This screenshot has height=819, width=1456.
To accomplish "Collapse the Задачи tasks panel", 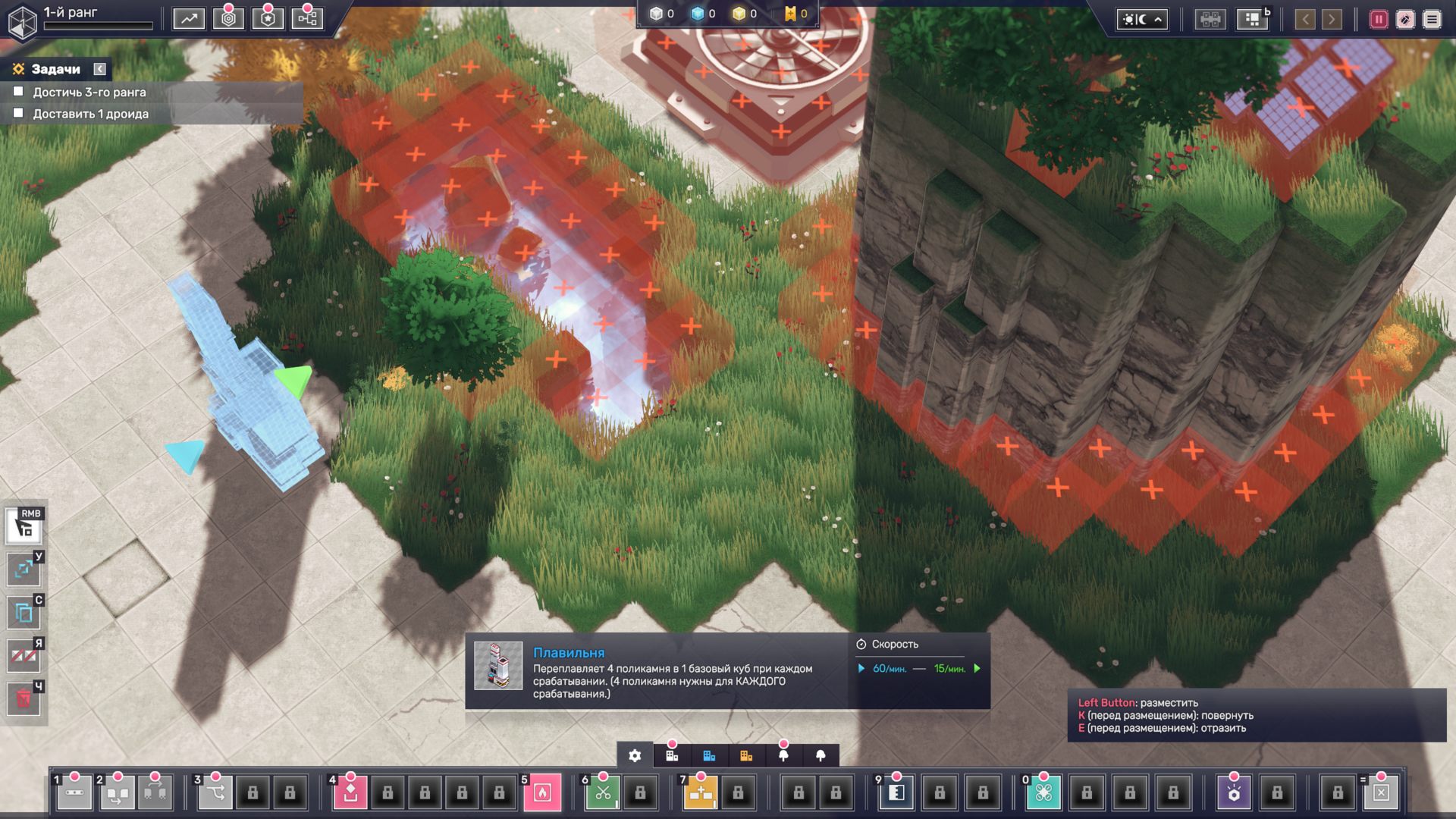I will [x=99, y=69].
